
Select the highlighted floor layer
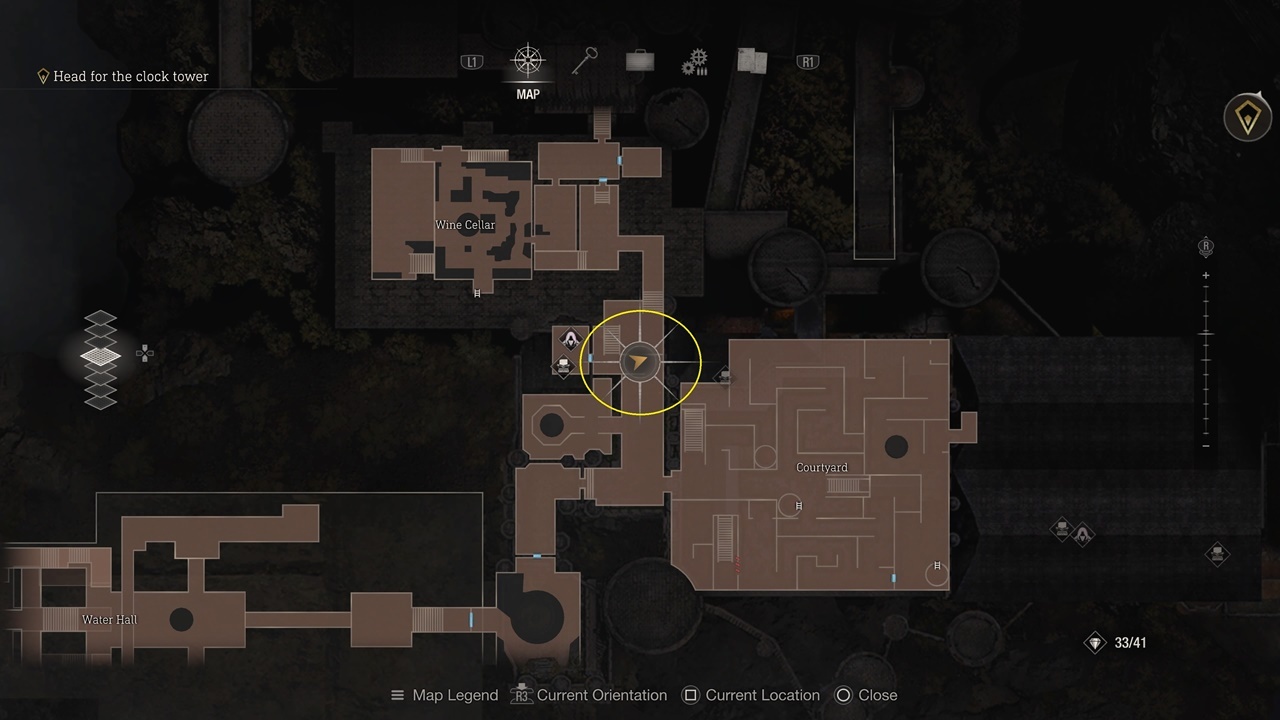[100, 355]
